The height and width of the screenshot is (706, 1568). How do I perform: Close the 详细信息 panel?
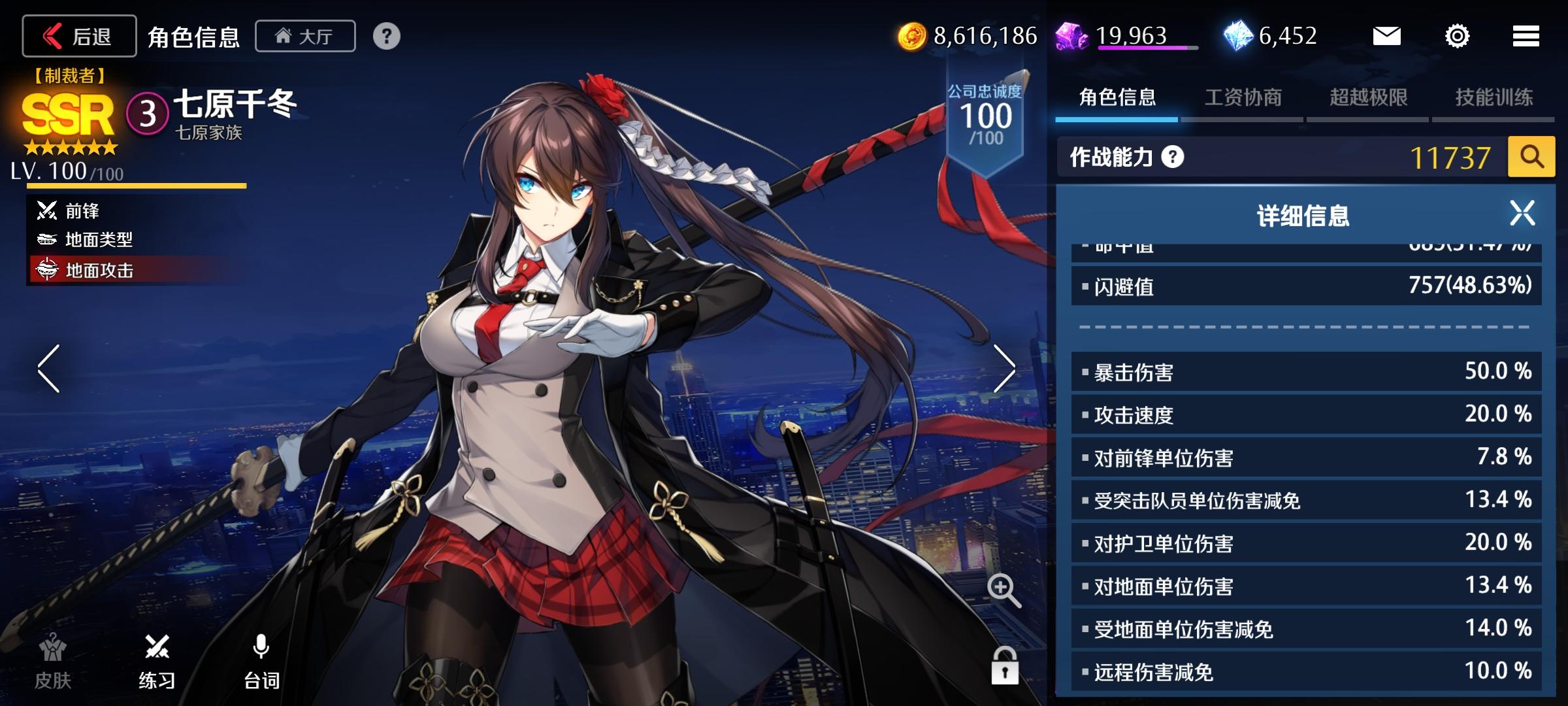(x=1522, y=214)
